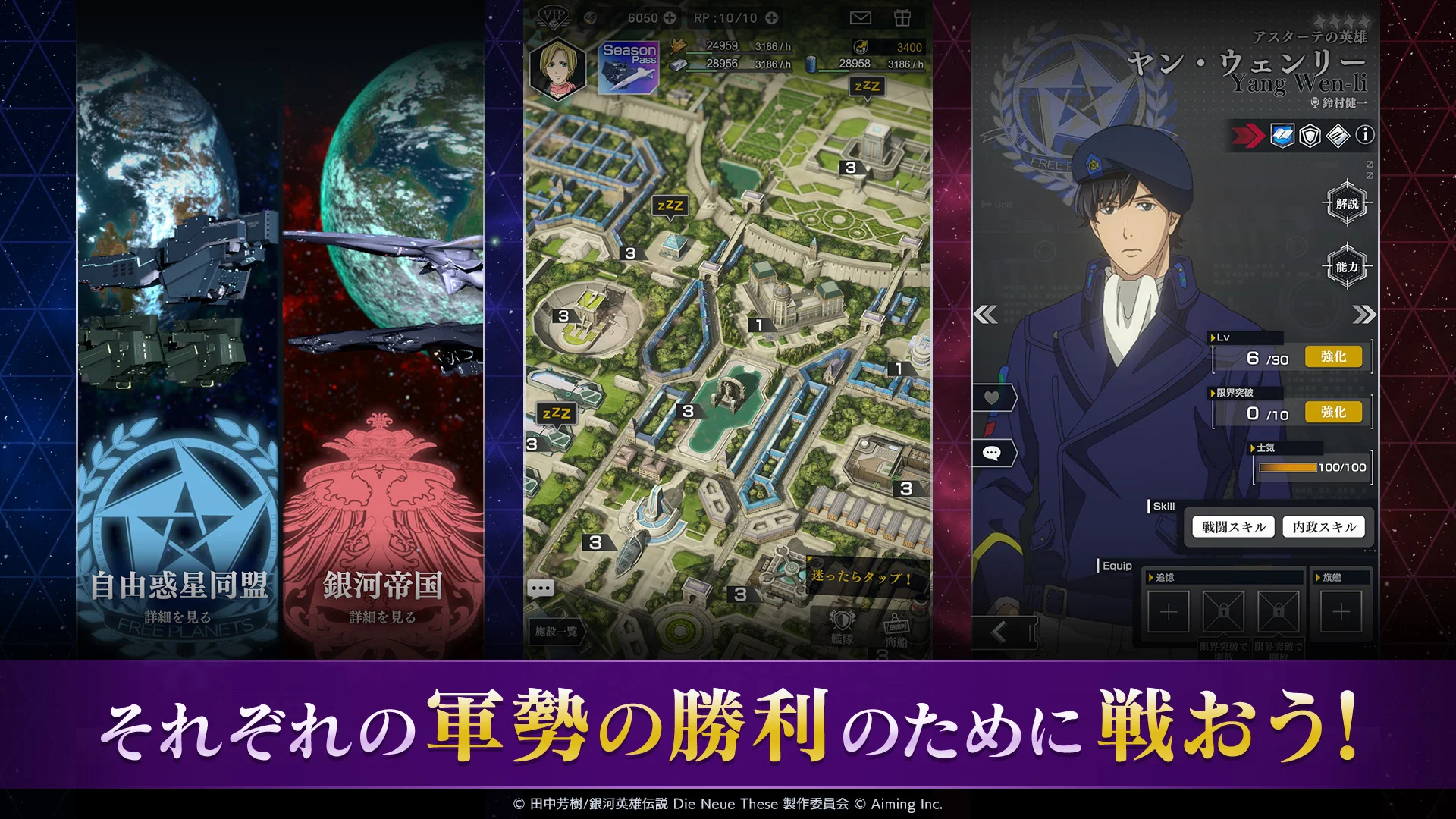Select the 内政スキル skill tab
The height and width of the screenshot is (819, 1456).
coord(1324,526)
